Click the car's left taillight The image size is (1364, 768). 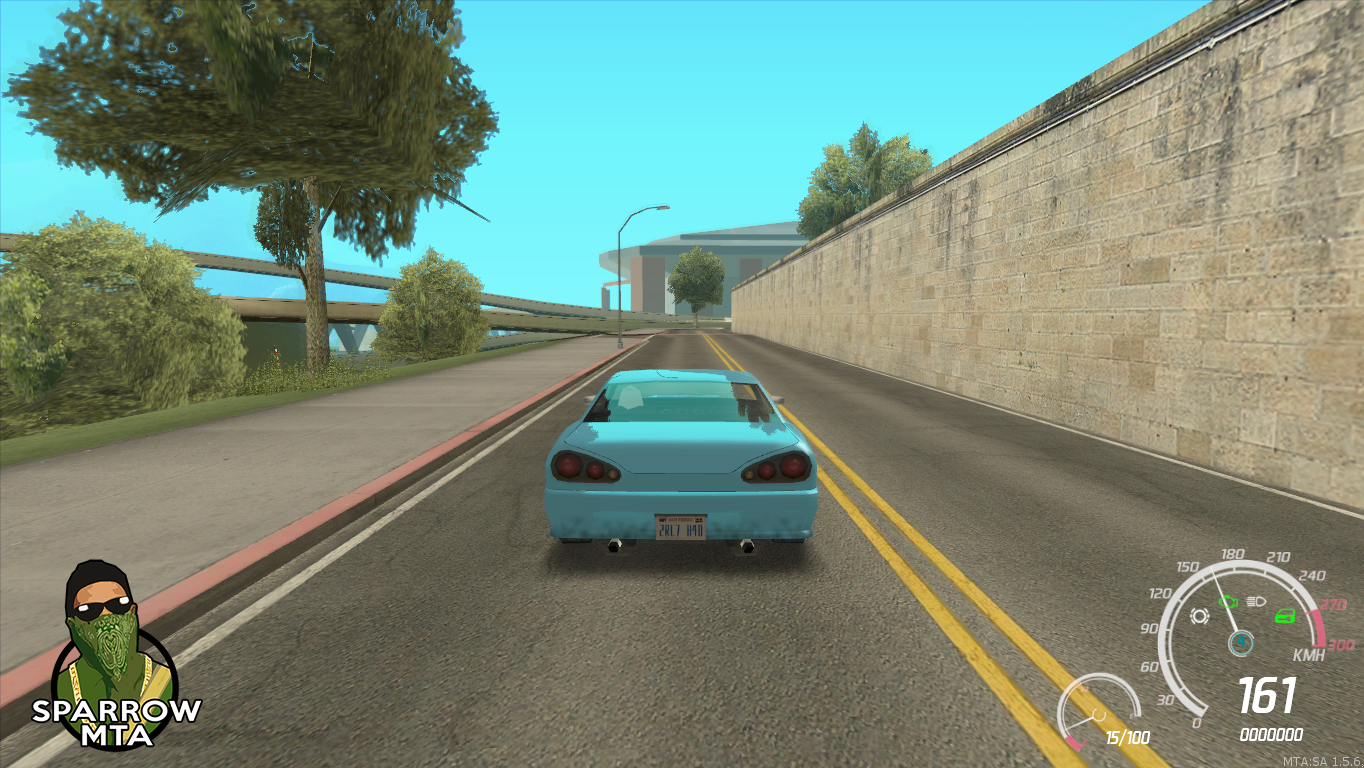(x=583, y=466)
